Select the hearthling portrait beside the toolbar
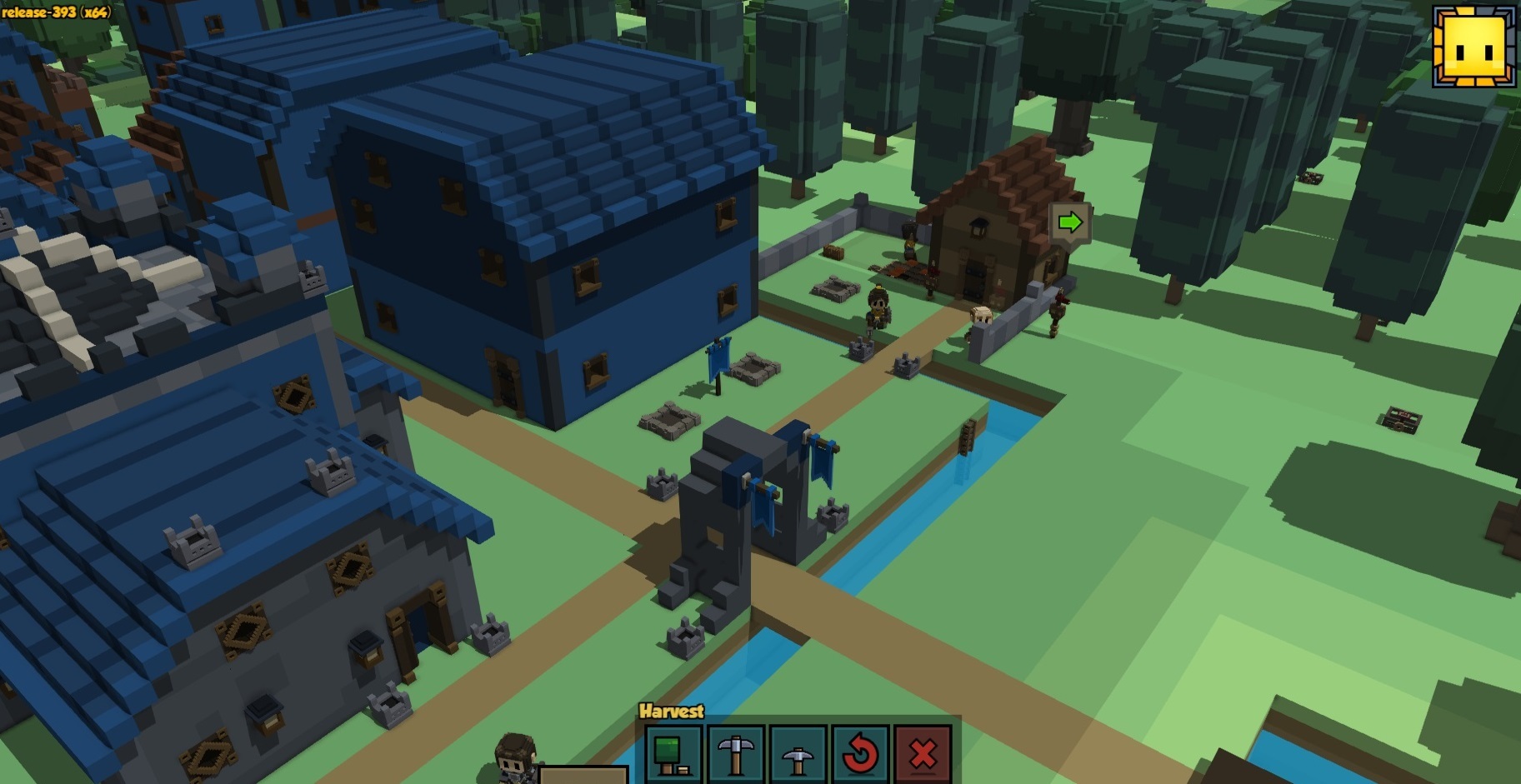Screen dimensions: 1521x784 (x=515, y=758)
